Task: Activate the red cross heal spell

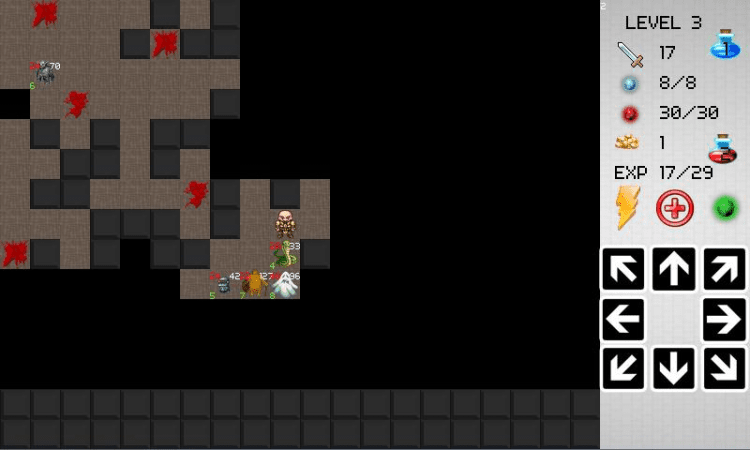Action: 675,208
